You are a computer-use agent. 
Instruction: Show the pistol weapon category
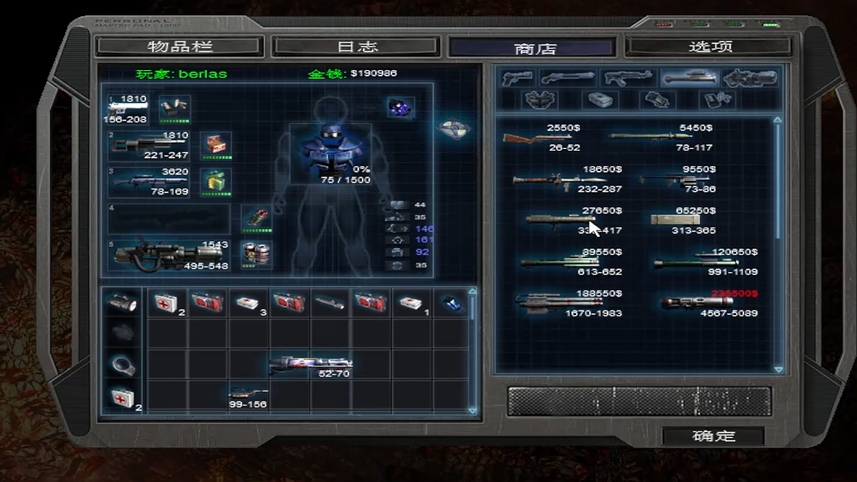pos(517,78)
